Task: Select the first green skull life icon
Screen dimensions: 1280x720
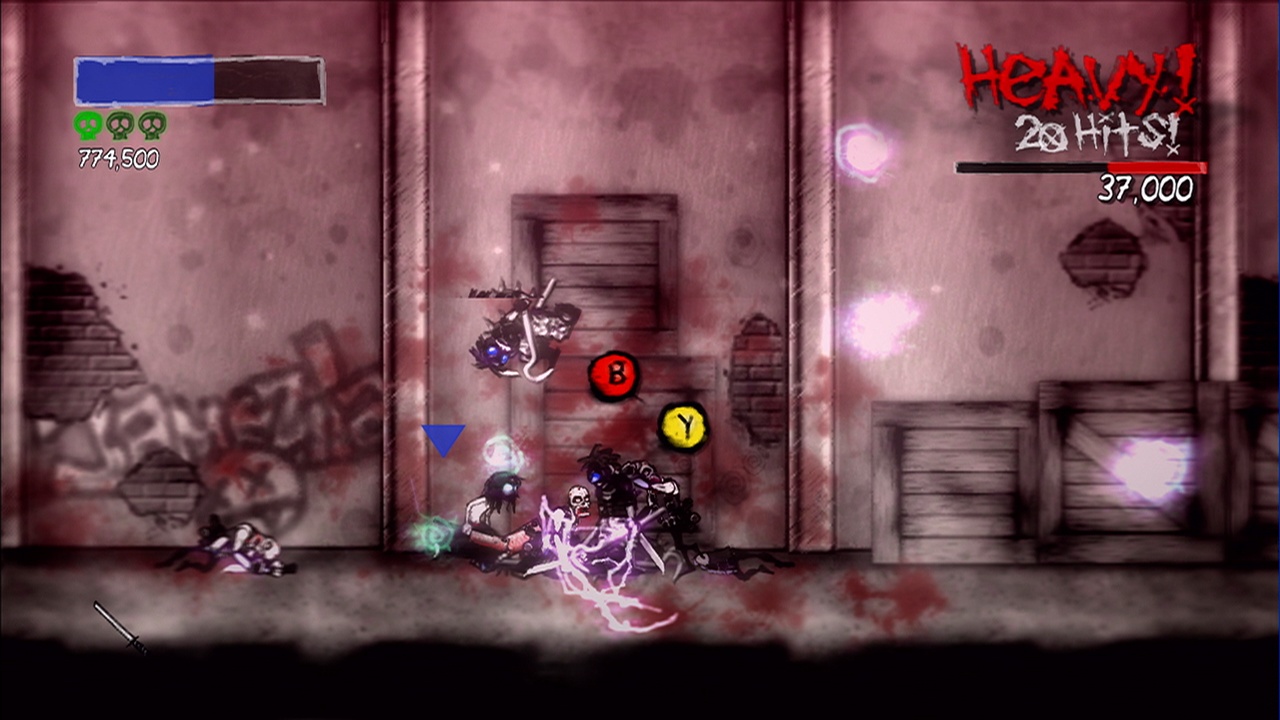Action: pyautogui.click(x=86, y=125)
